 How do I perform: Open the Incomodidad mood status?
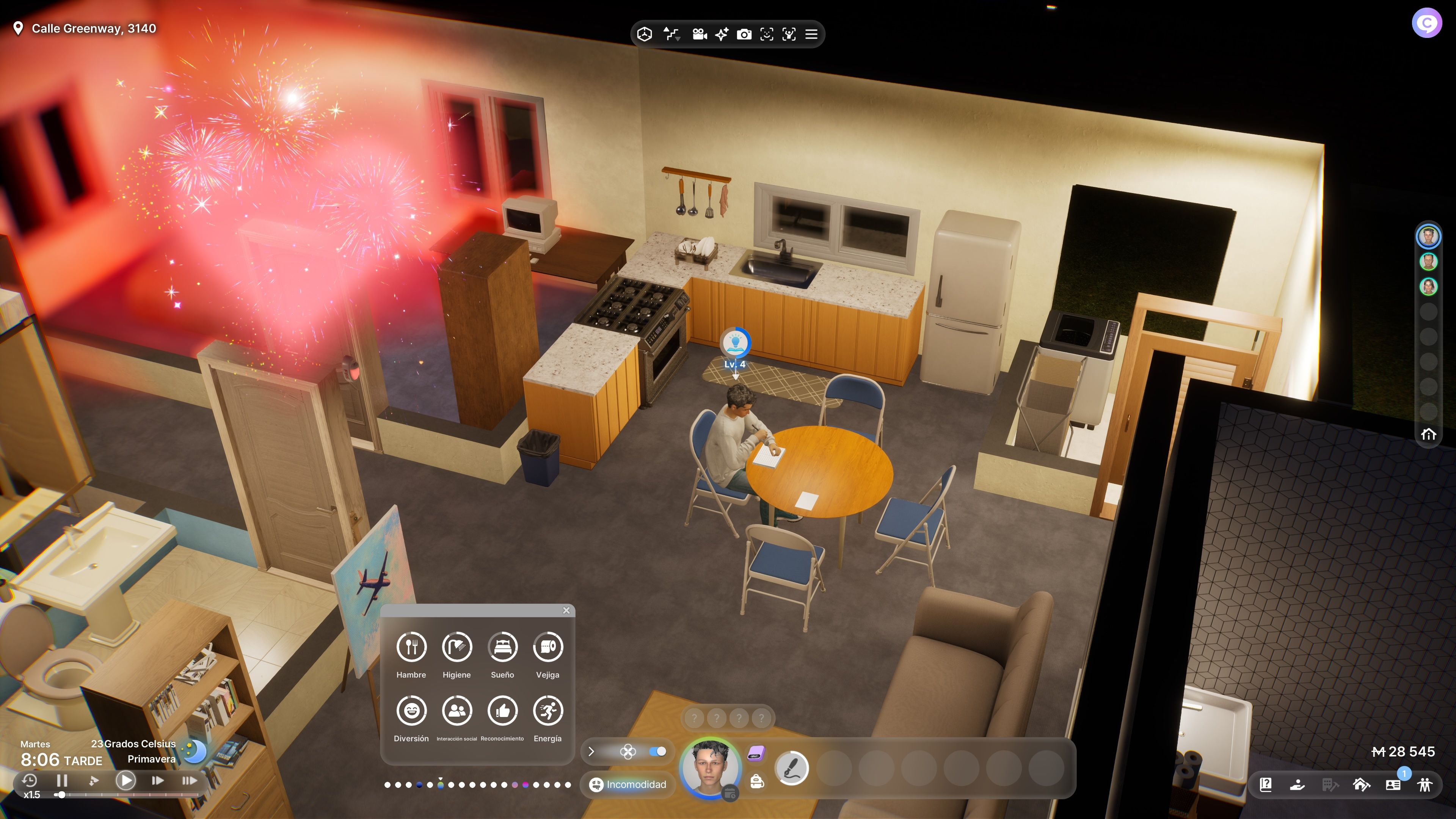(628, 784)
